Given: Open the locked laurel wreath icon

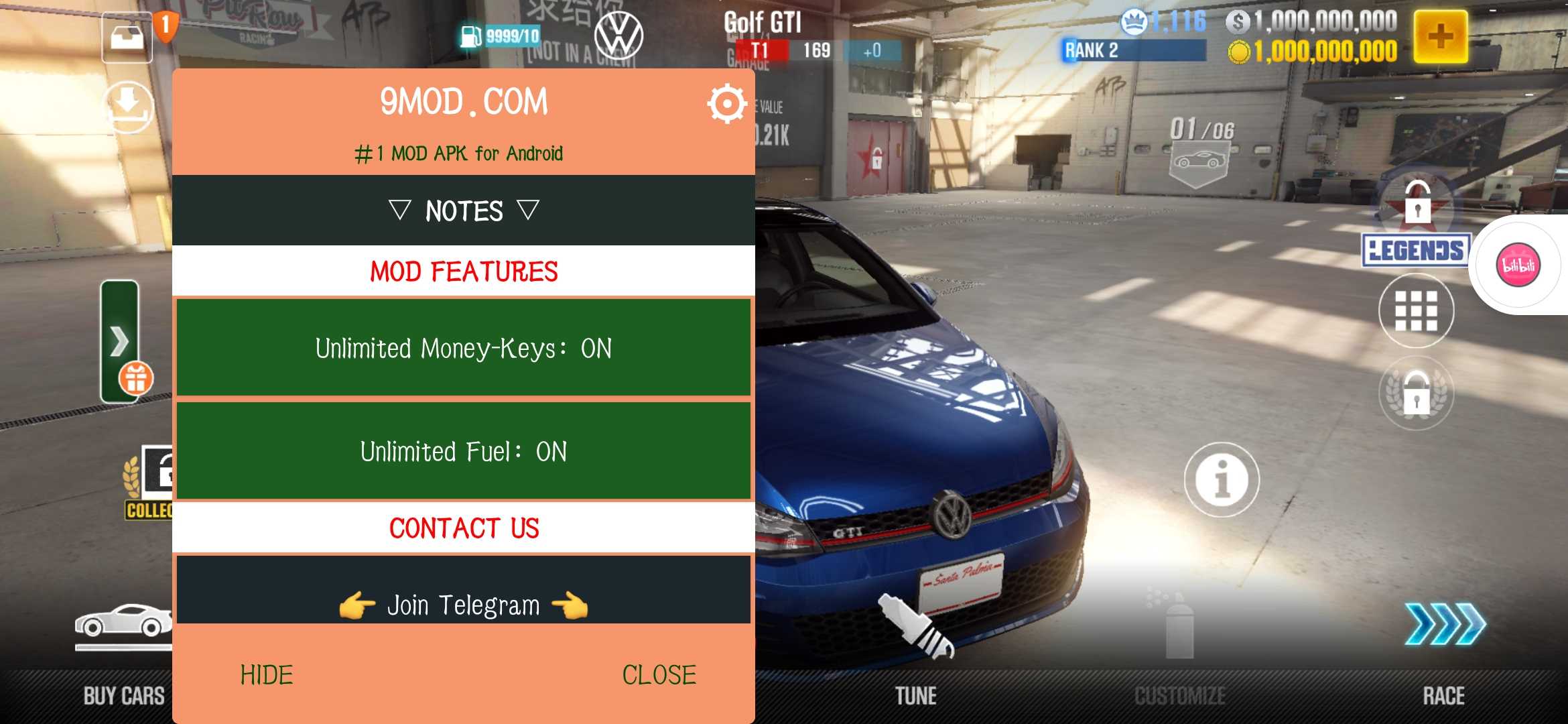Looking at the screenshot, I should click(1416, 394).
